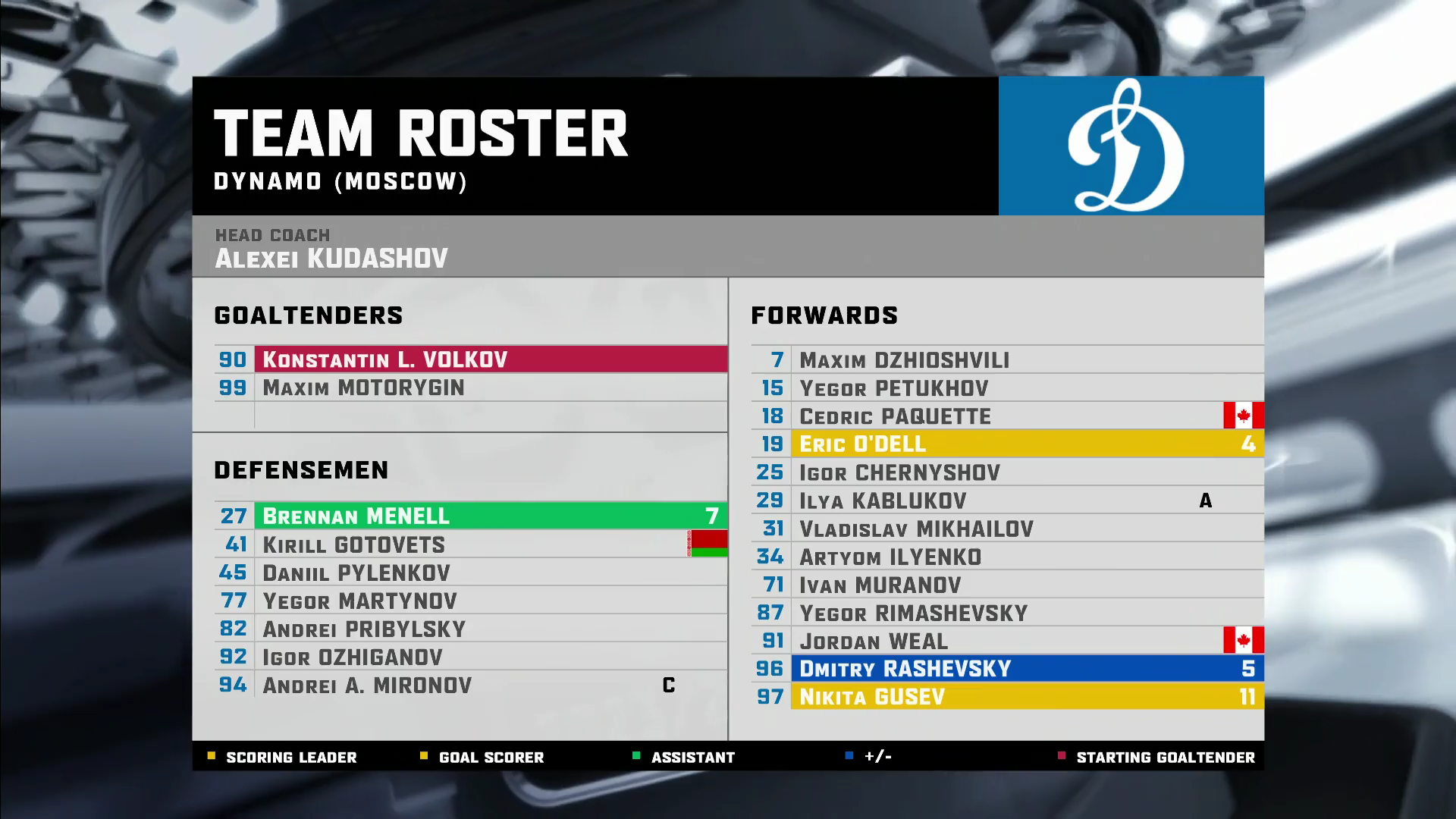Pick Kirill Gotovets from defensemen
Screen dimensions: 1456x819
coord(470,544)
